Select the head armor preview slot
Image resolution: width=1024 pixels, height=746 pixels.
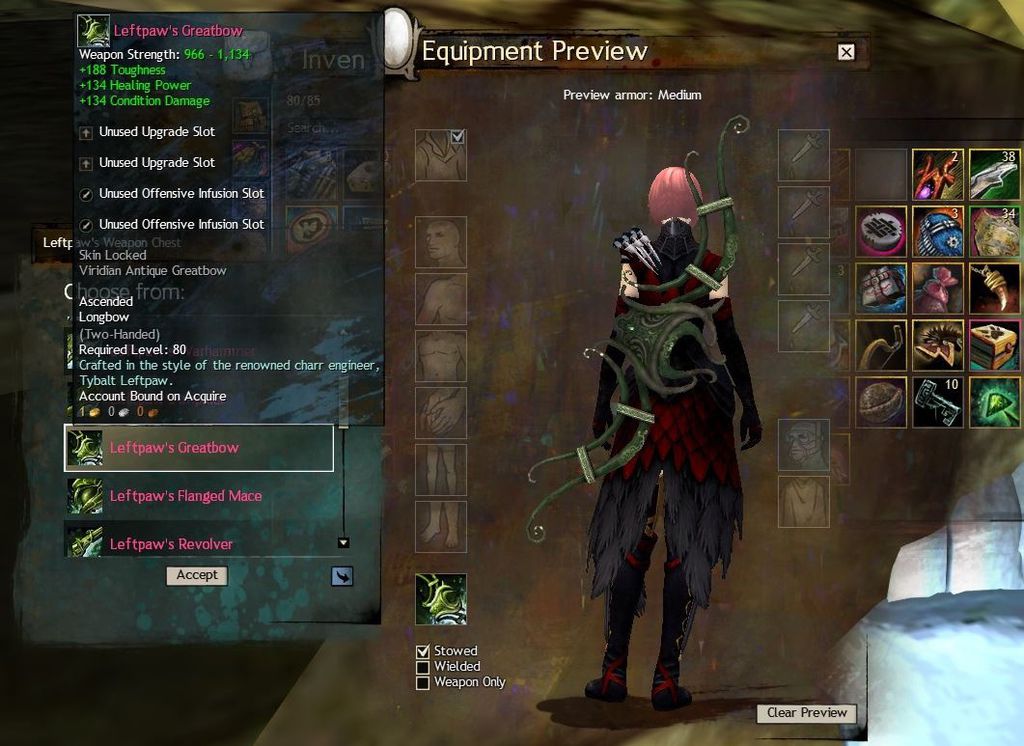441,242
